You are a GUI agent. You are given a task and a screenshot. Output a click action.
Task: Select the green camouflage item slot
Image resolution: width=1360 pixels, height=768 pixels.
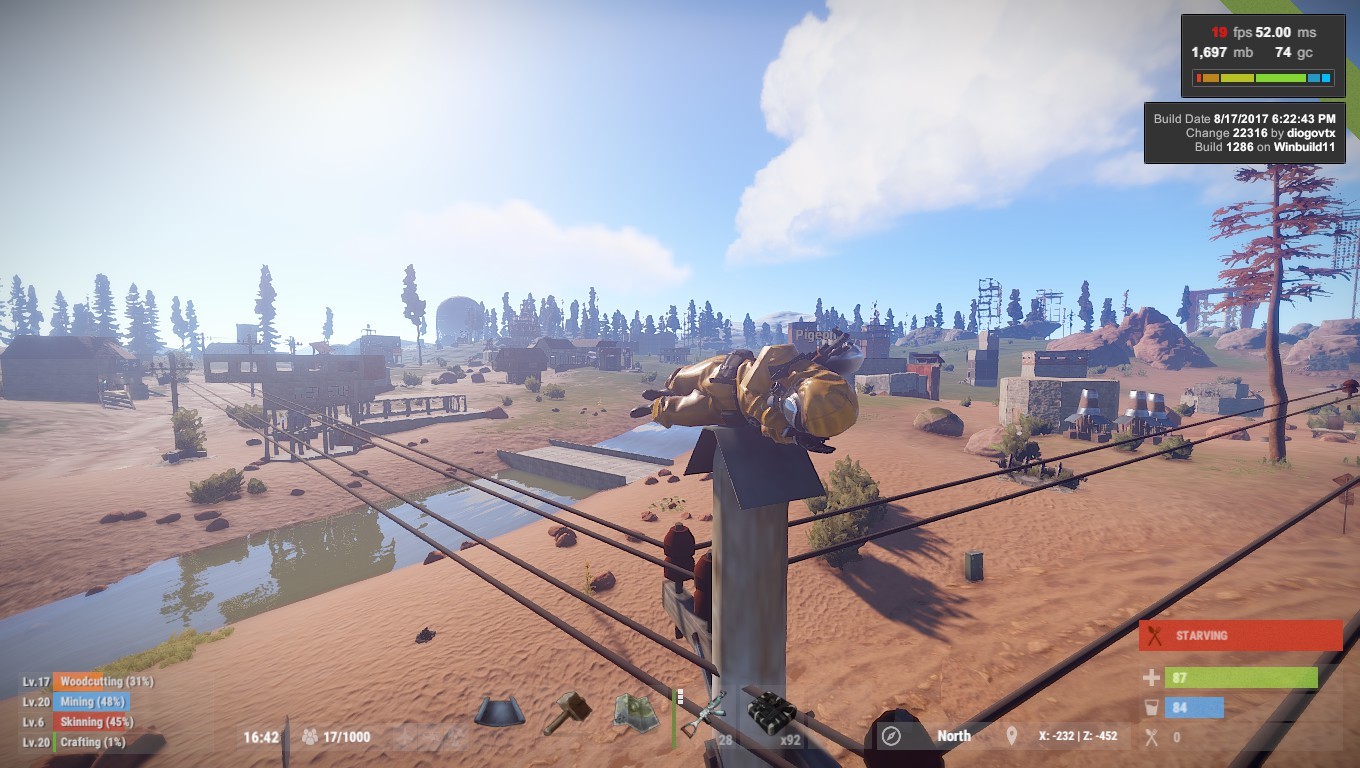[636, 712]
